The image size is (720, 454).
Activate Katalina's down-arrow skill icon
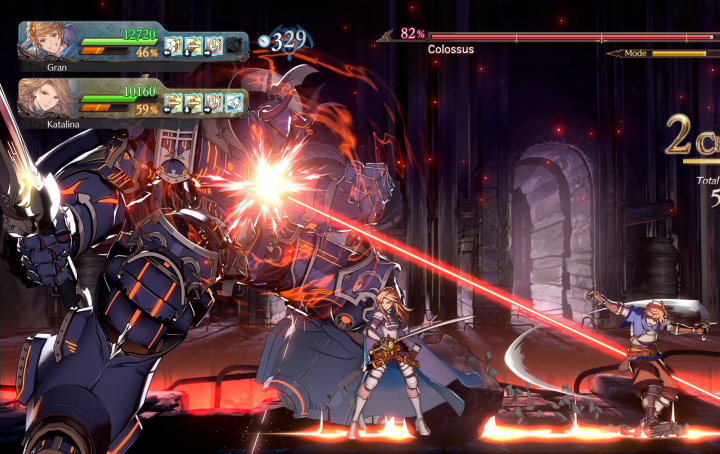pyautogui.click(x=193, y=101)
